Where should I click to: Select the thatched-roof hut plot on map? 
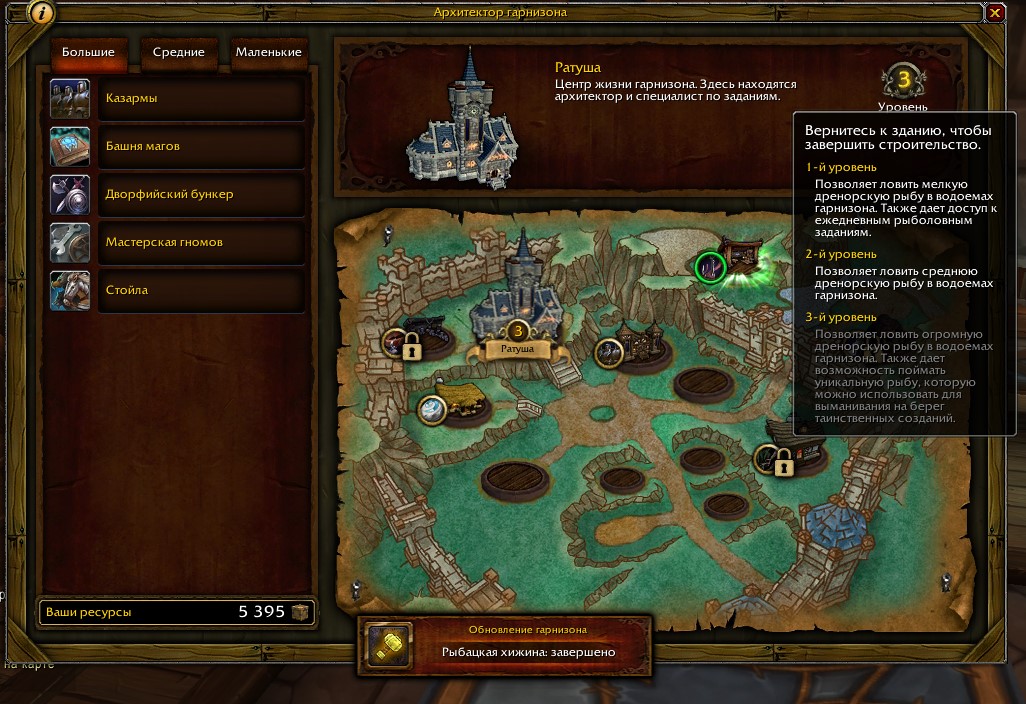460,400
